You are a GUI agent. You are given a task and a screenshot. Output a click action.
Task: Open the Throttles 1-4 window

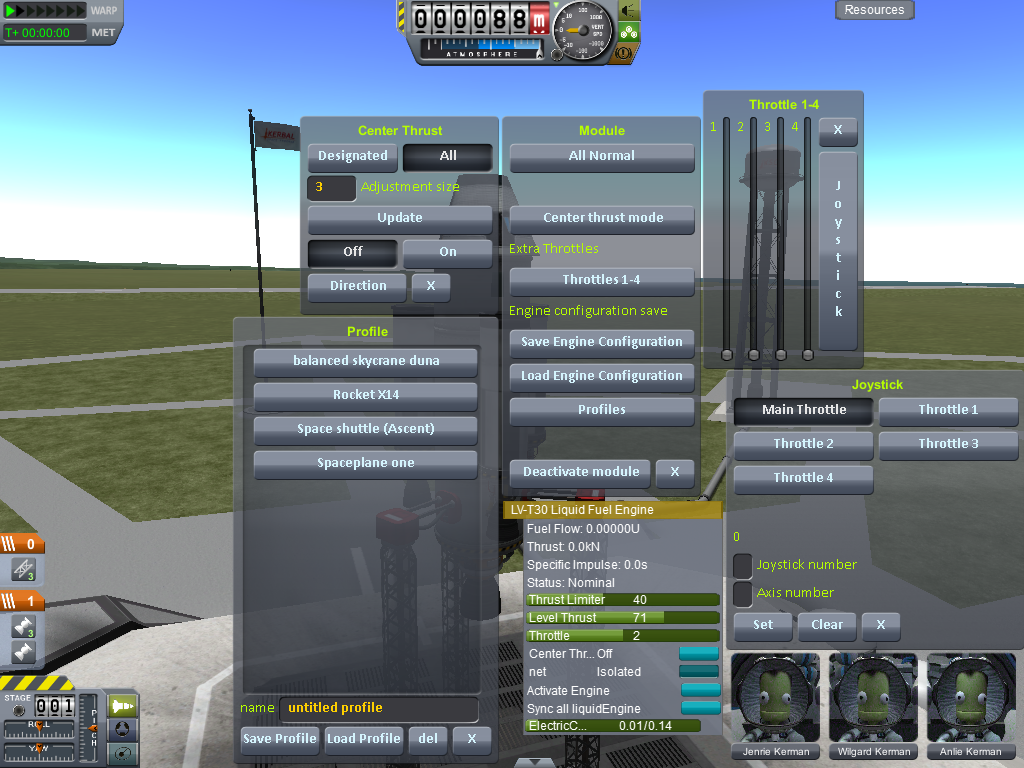tap(601, 280)
